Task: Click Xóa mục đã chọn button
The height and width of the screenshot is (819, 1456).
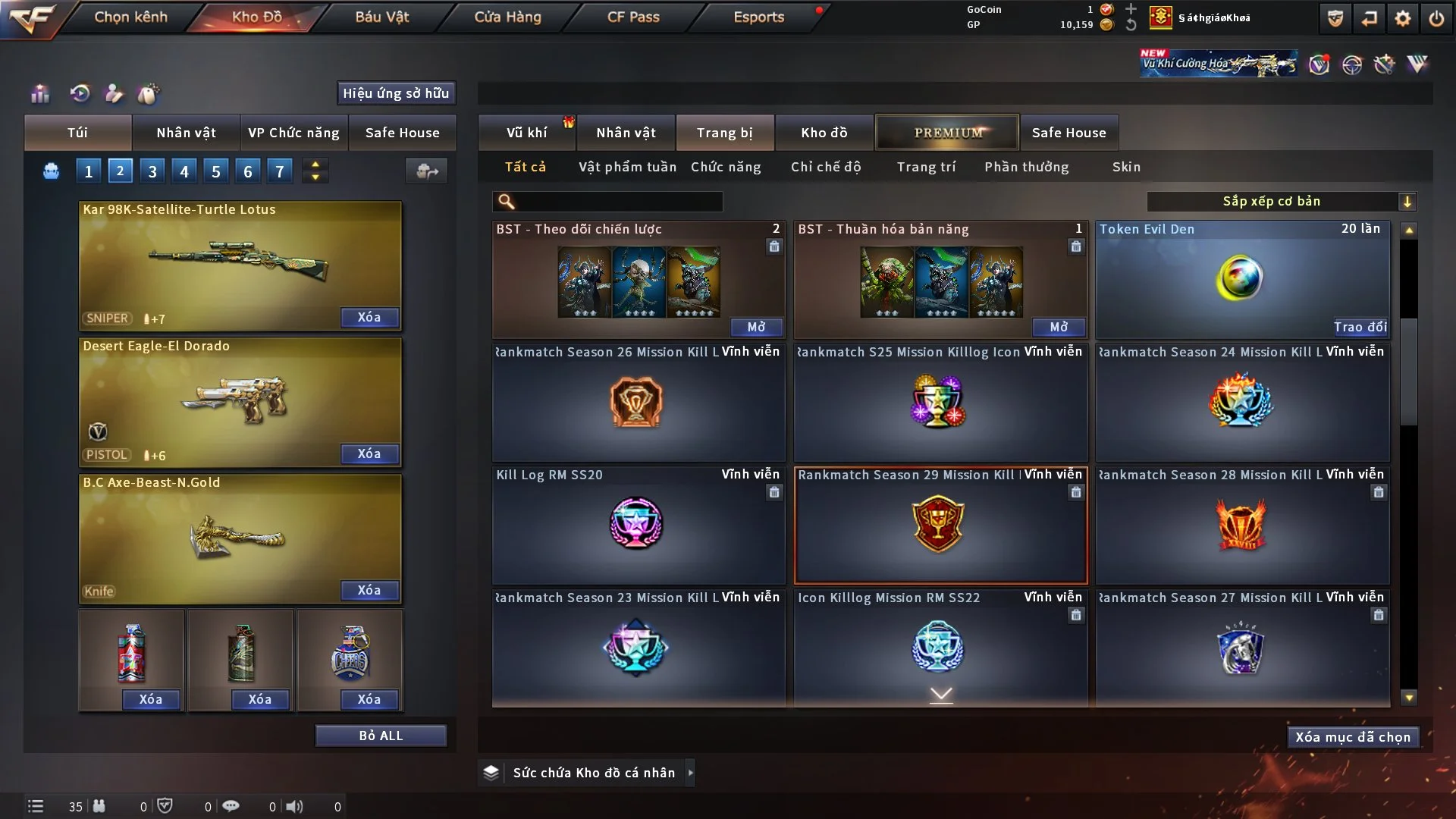Action: pos(1352,737)
